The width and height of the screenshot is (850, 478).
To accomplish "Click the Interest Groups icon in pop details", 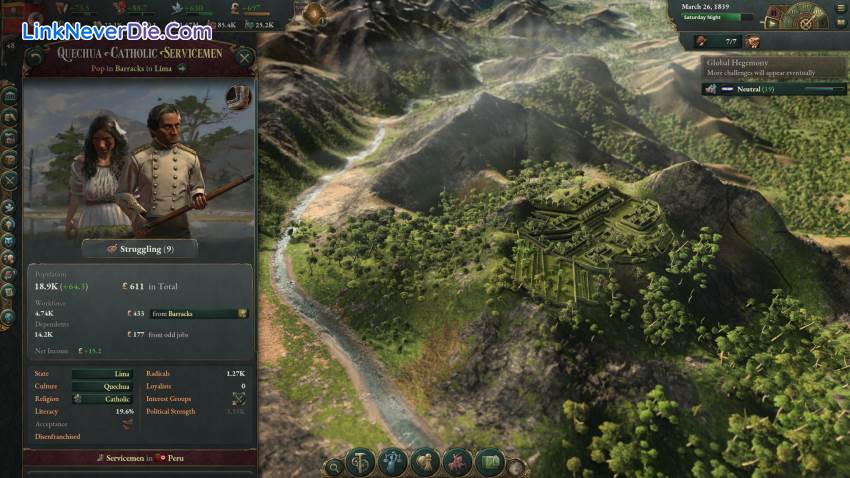I will click(238, 399).
